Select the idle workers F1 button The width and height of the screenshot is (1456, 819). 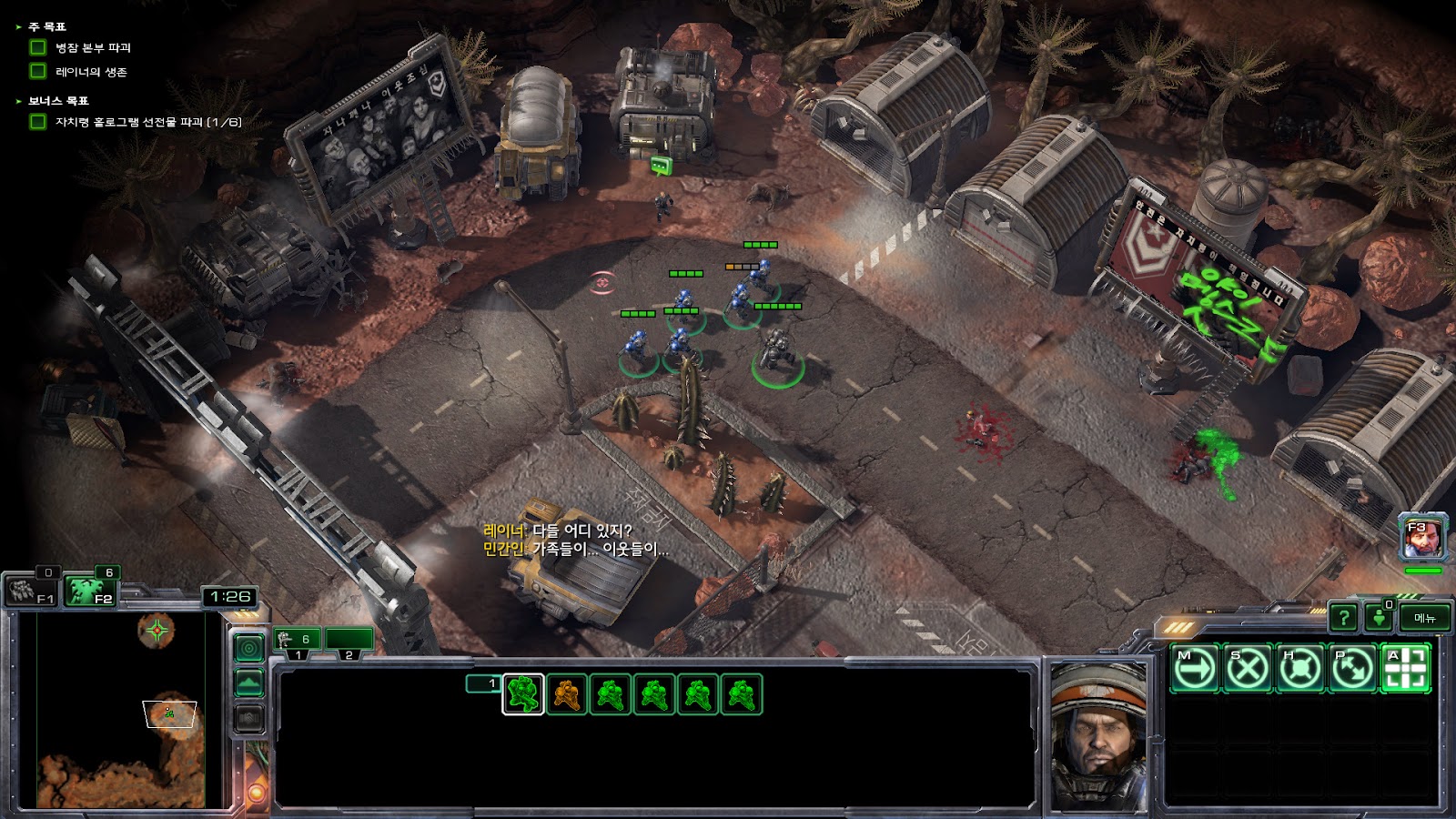(x=32, y=591)
